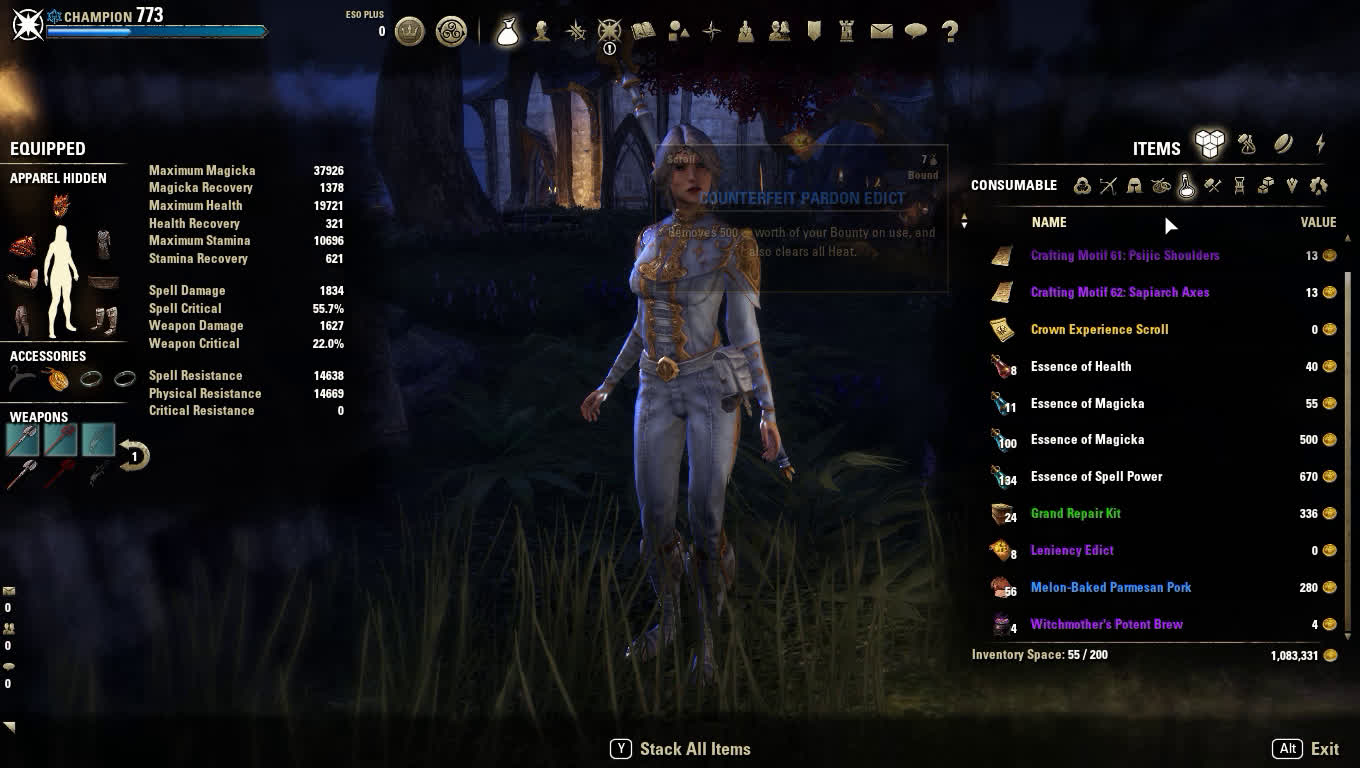Click the Essence of Spell Power potion
Image resolution: width=1360 pixels, height=768 pixels.
point(1096,476)
